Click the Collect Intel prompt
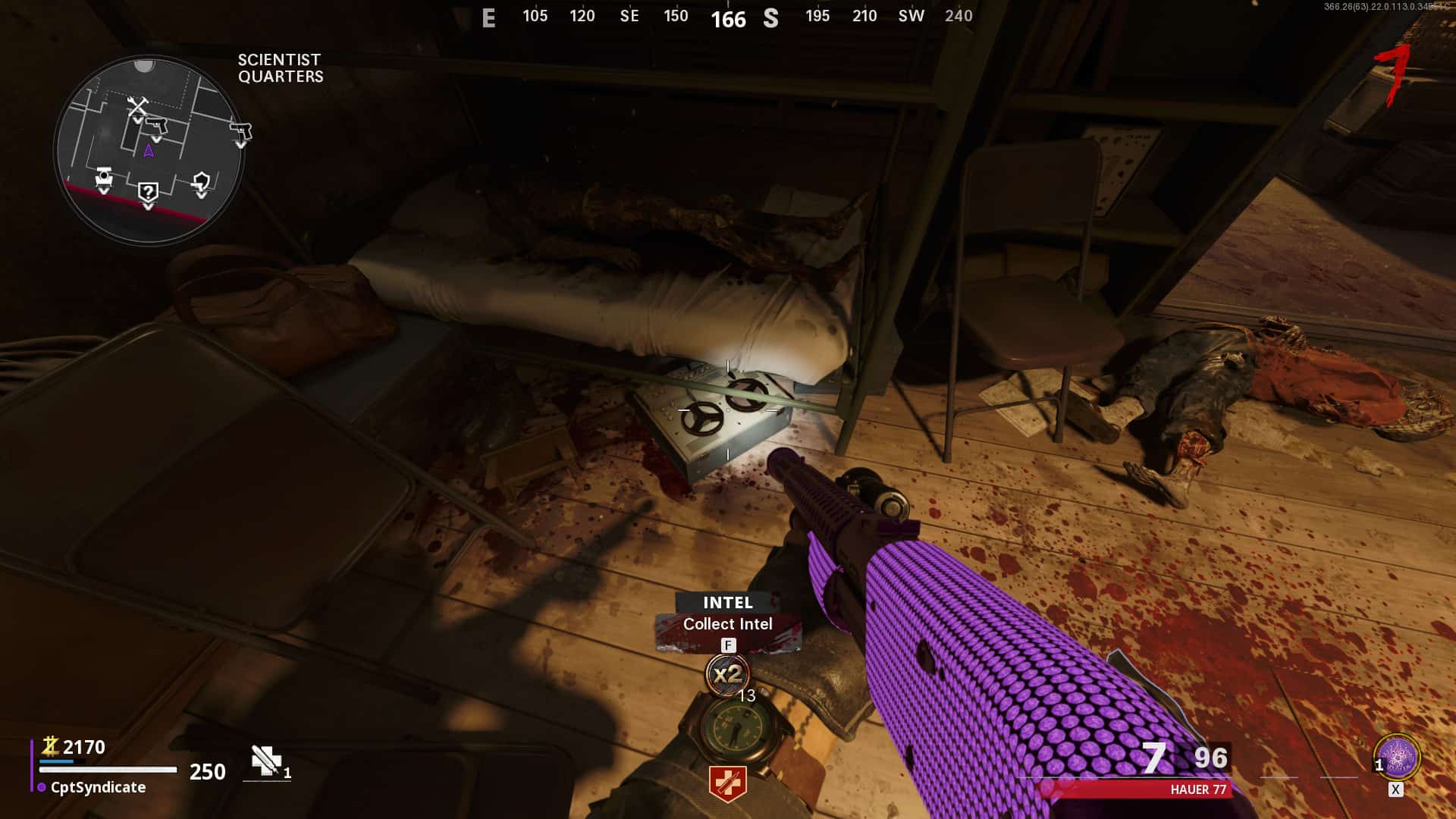This screenshot has width=1456, height=819. click(727, 624)
